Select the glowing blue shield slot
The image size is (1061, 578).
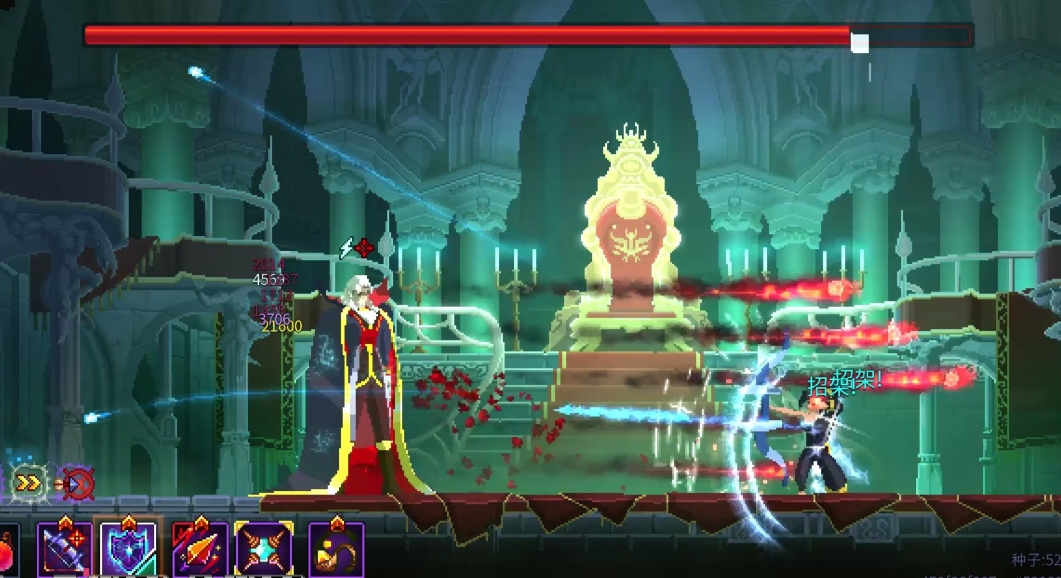click(127, 549)
